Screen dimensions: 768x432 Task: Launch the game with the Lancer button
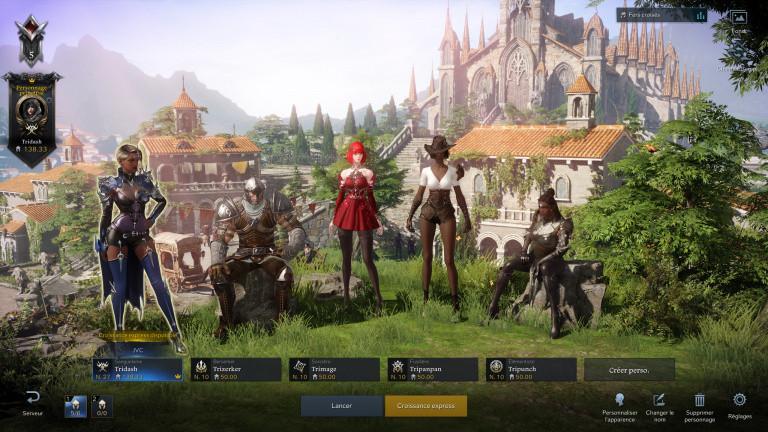pyautogui.click(x=341, y=406)
